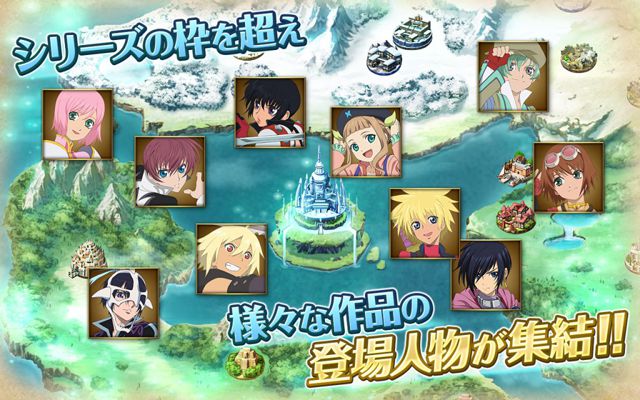Viewport: 640px width, 400px height.
Task: Select the long black-haired man portrait
Action: [486, 274]
